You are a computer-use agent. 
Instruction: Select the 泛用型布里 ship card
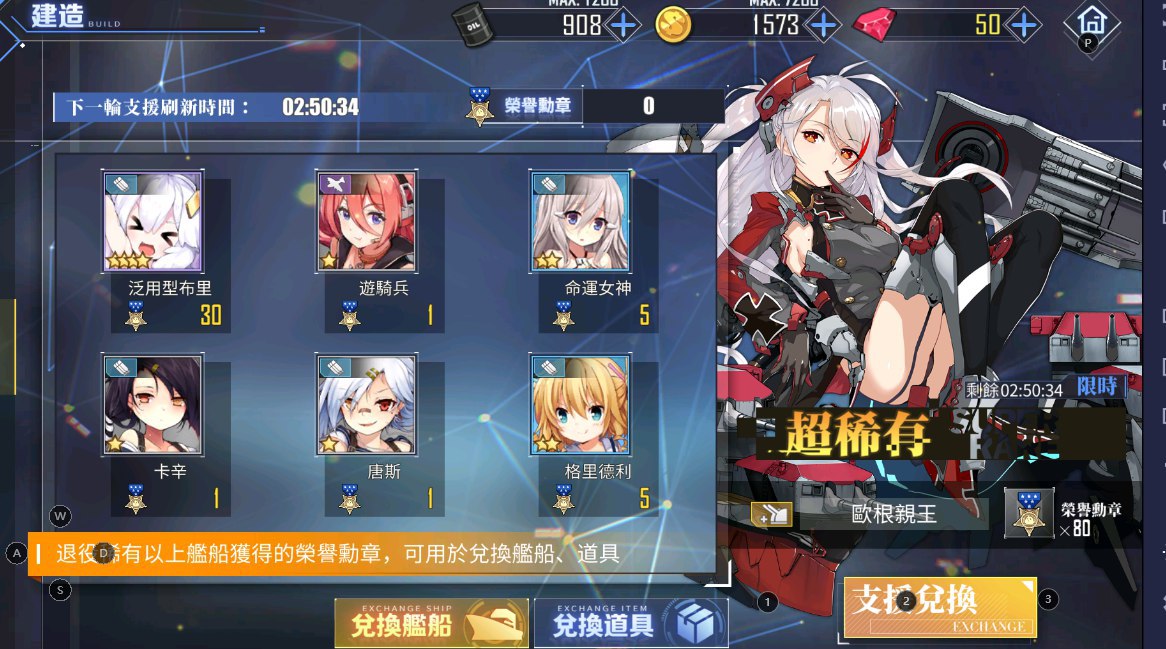click(x=152, y=222)
